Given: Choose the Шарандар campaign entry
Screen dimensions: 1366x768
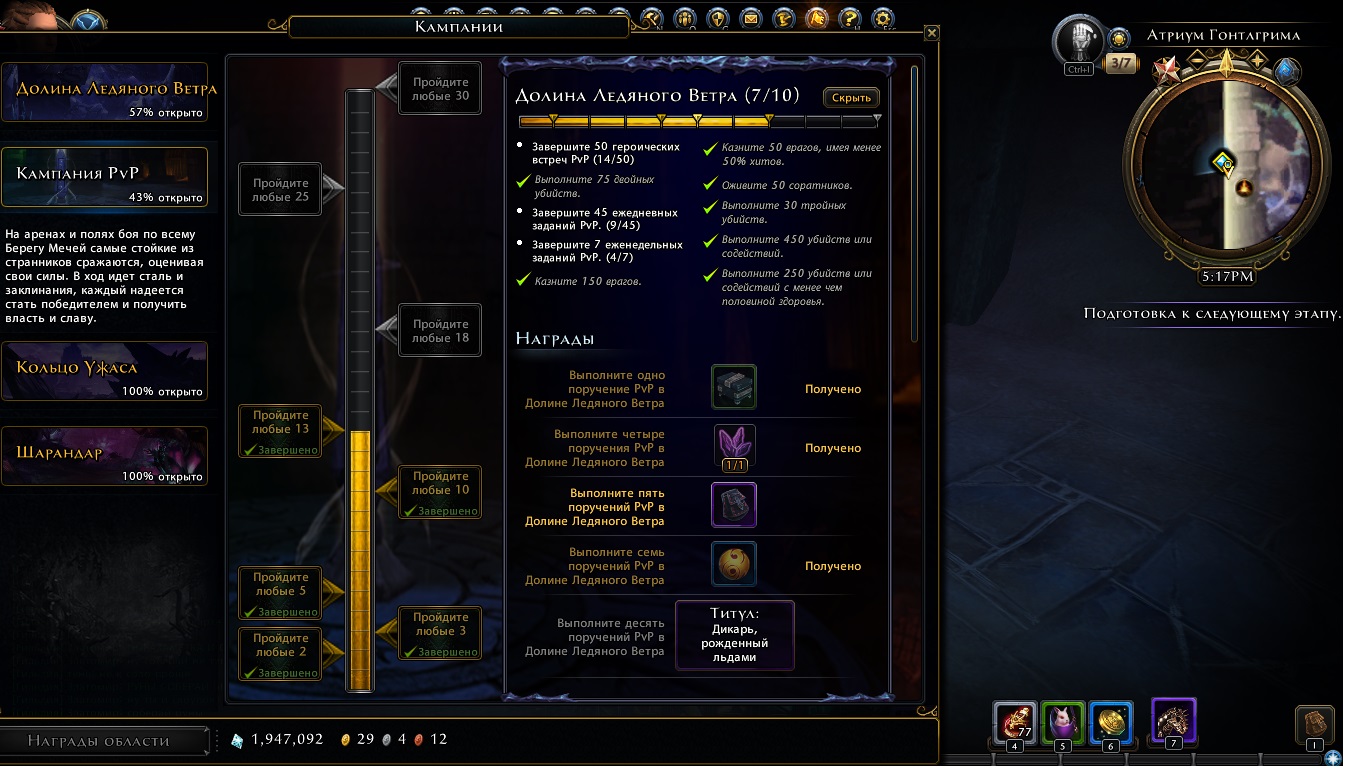Looking at the screenshot, I should (105, 456).
